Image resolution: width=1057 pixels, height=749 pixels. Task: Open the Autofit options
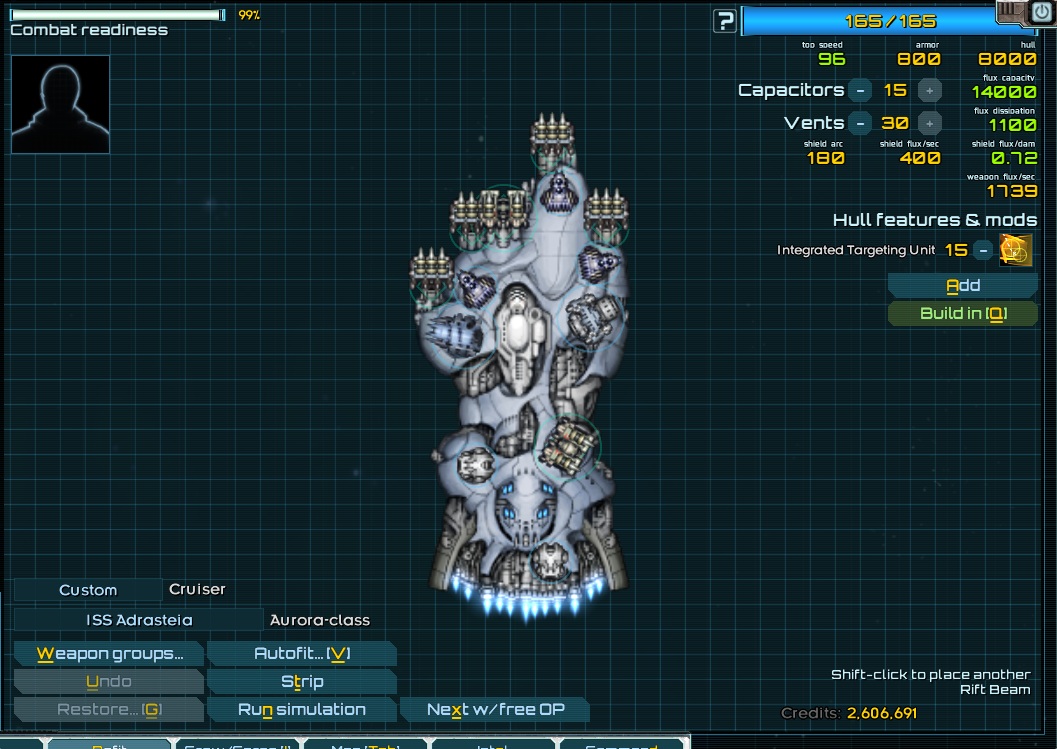pos(301,655)
